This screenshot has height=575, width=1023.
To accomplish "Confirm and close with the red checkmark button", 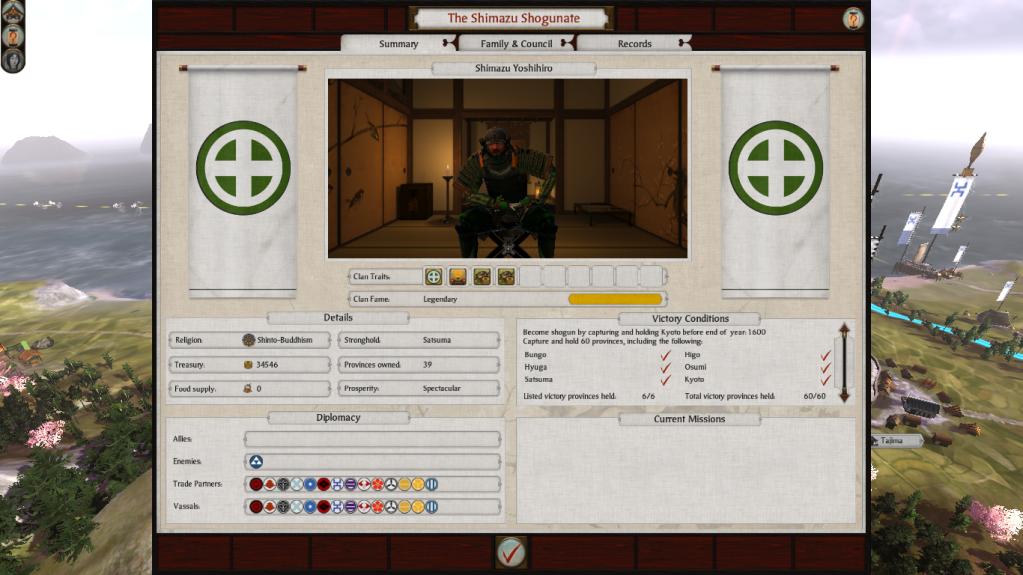I will coord(511,550).
